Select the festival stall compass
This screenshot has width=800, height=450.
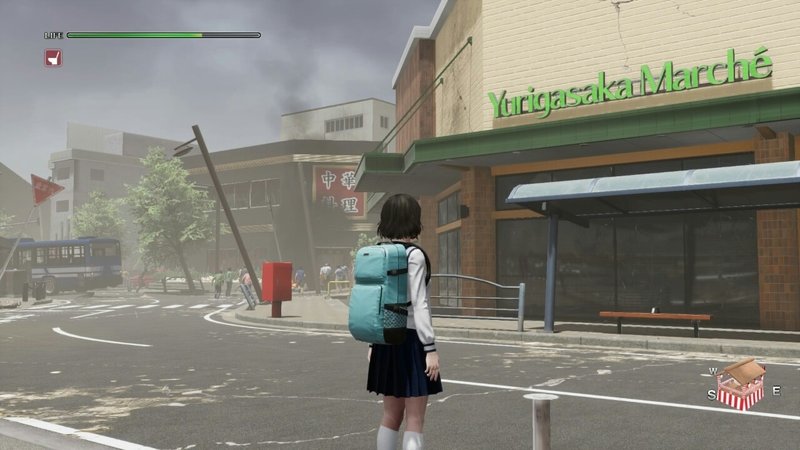[x=741, y=384]
